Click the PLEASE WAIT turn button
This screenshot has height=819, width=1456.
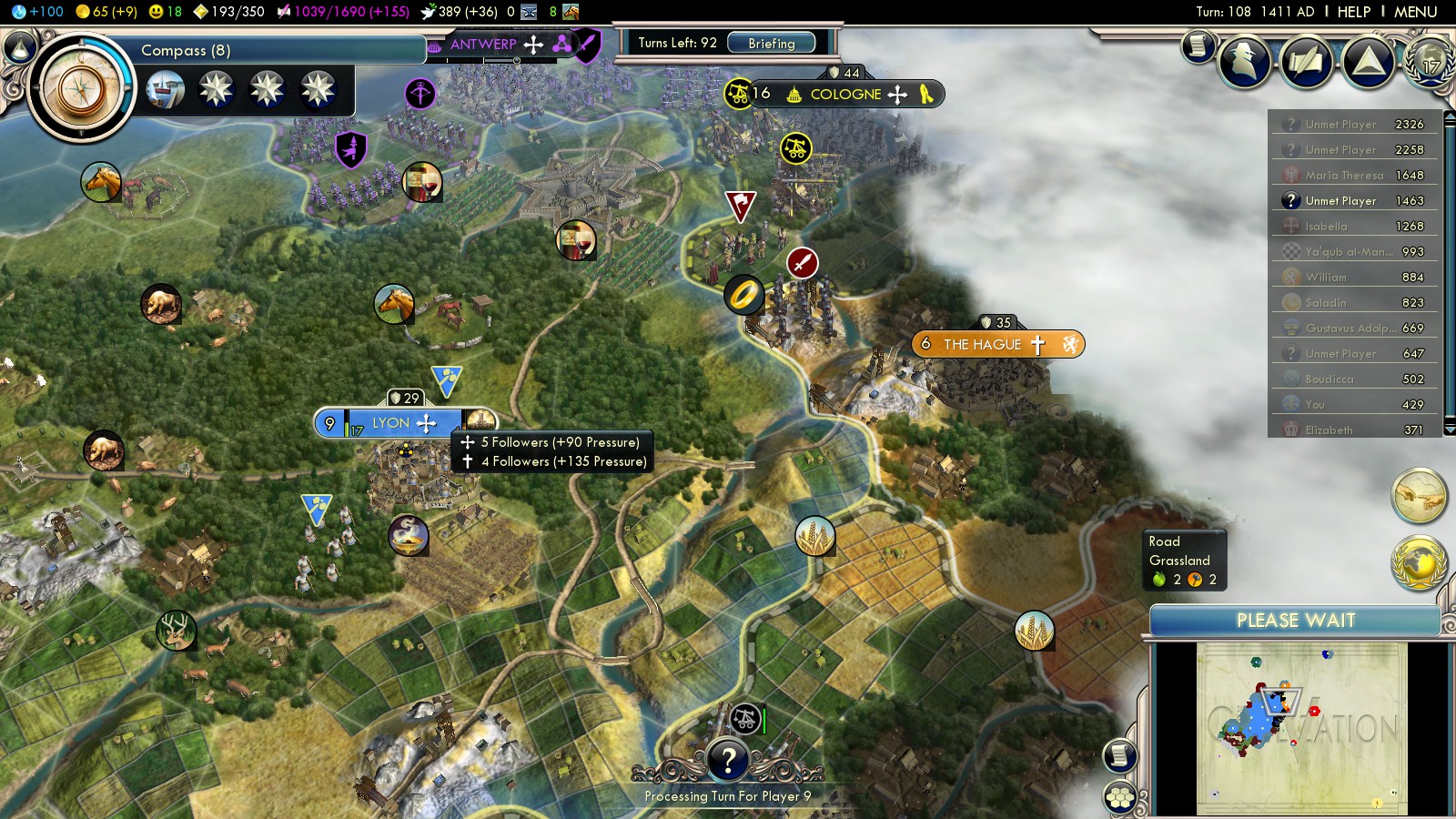click(x=1295, y=621)
